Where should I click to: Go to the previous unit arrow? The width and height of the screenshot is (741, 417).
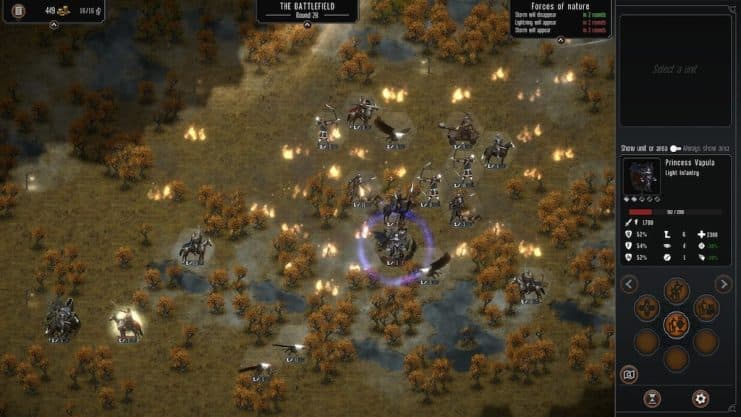[629, 284]
